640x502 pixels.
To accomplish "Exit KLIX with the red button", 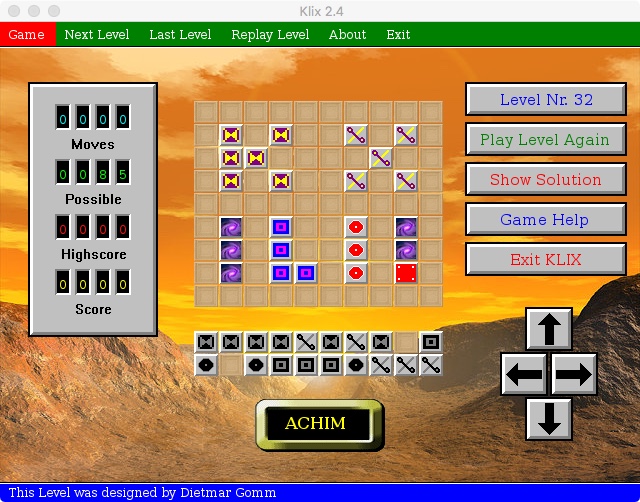I will [x=546, y=260].
